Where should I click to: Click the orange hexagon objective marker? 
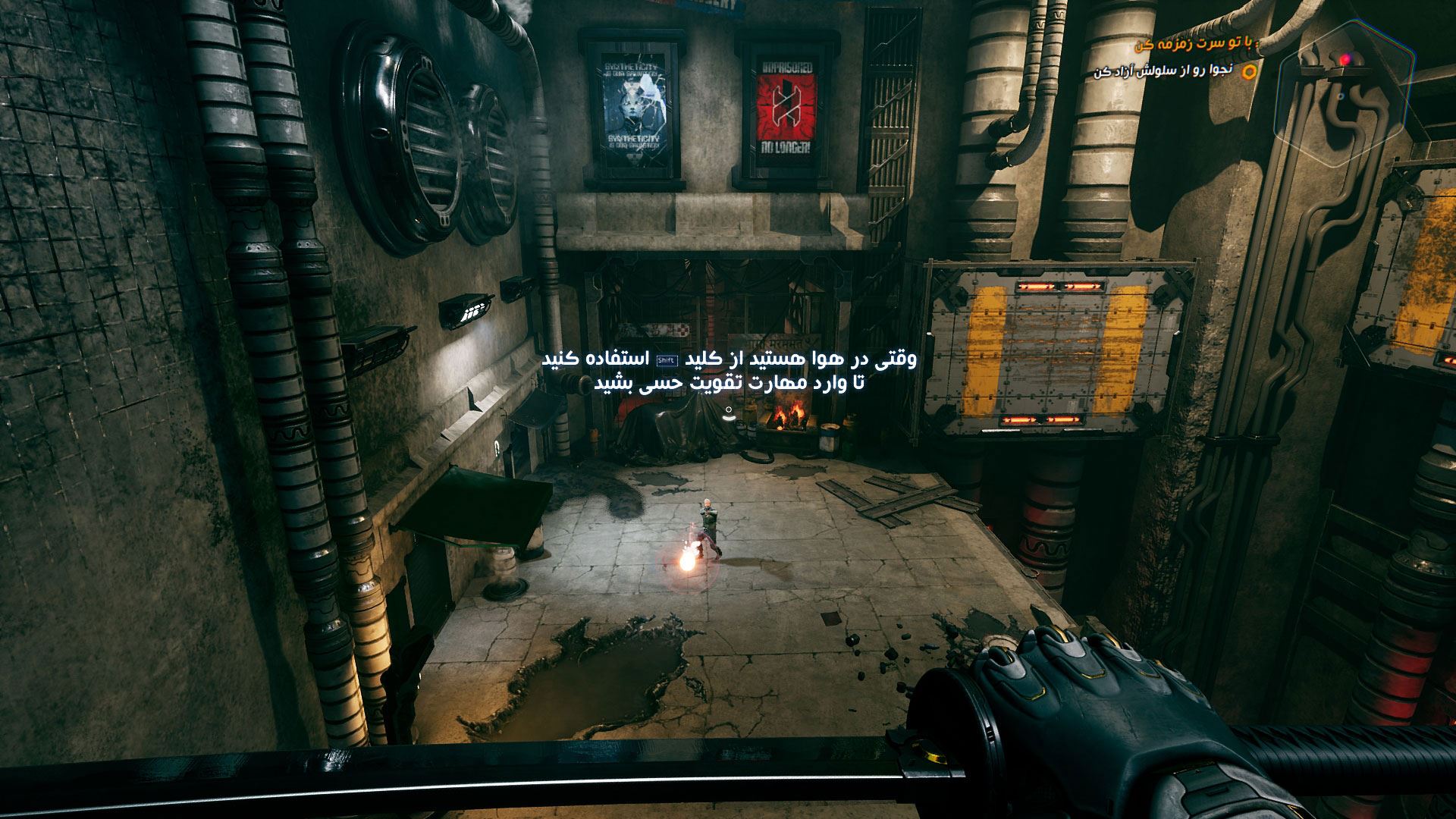tap(1250, 72)
